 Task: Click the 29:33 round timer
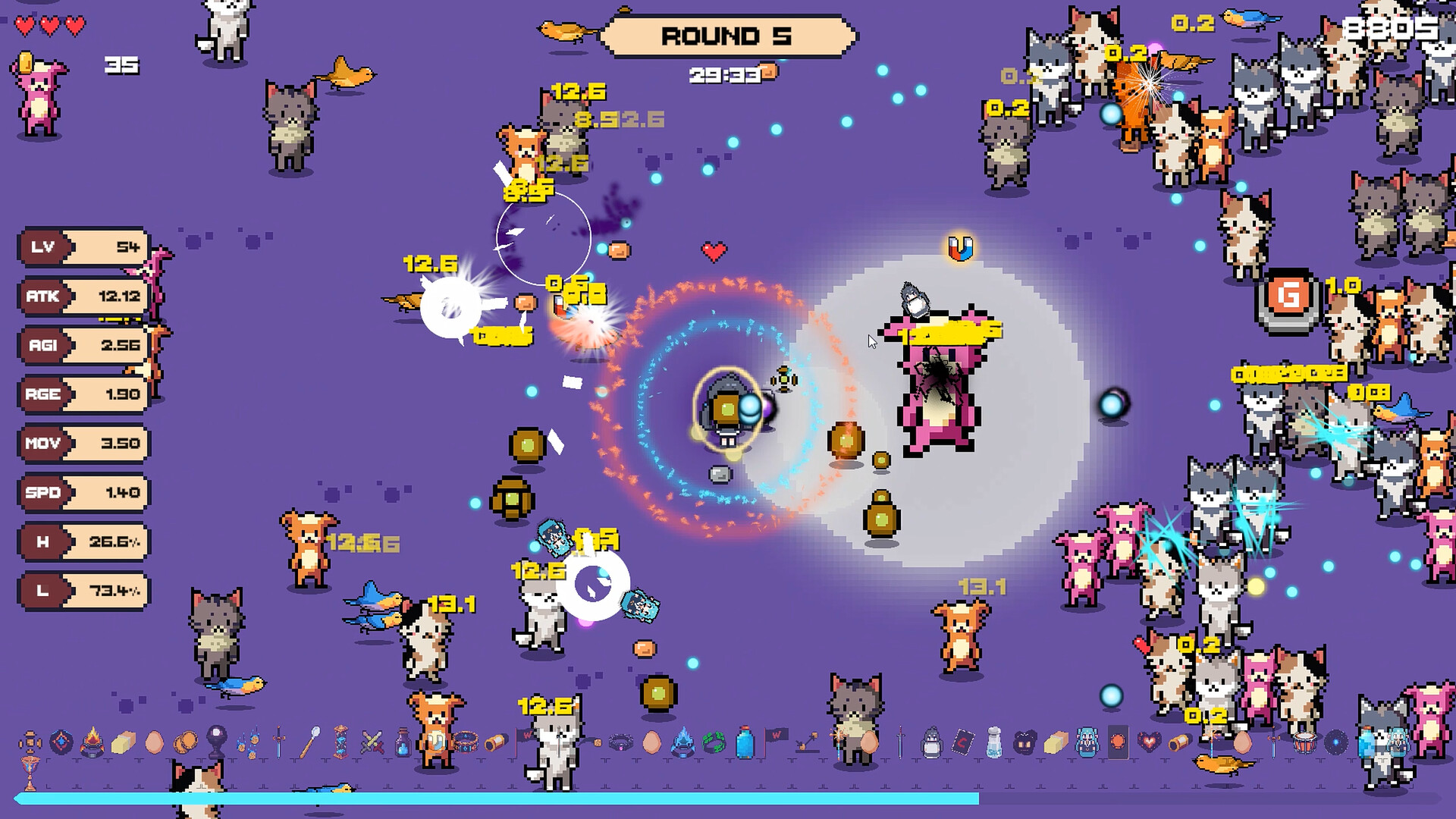coord(726,74)
